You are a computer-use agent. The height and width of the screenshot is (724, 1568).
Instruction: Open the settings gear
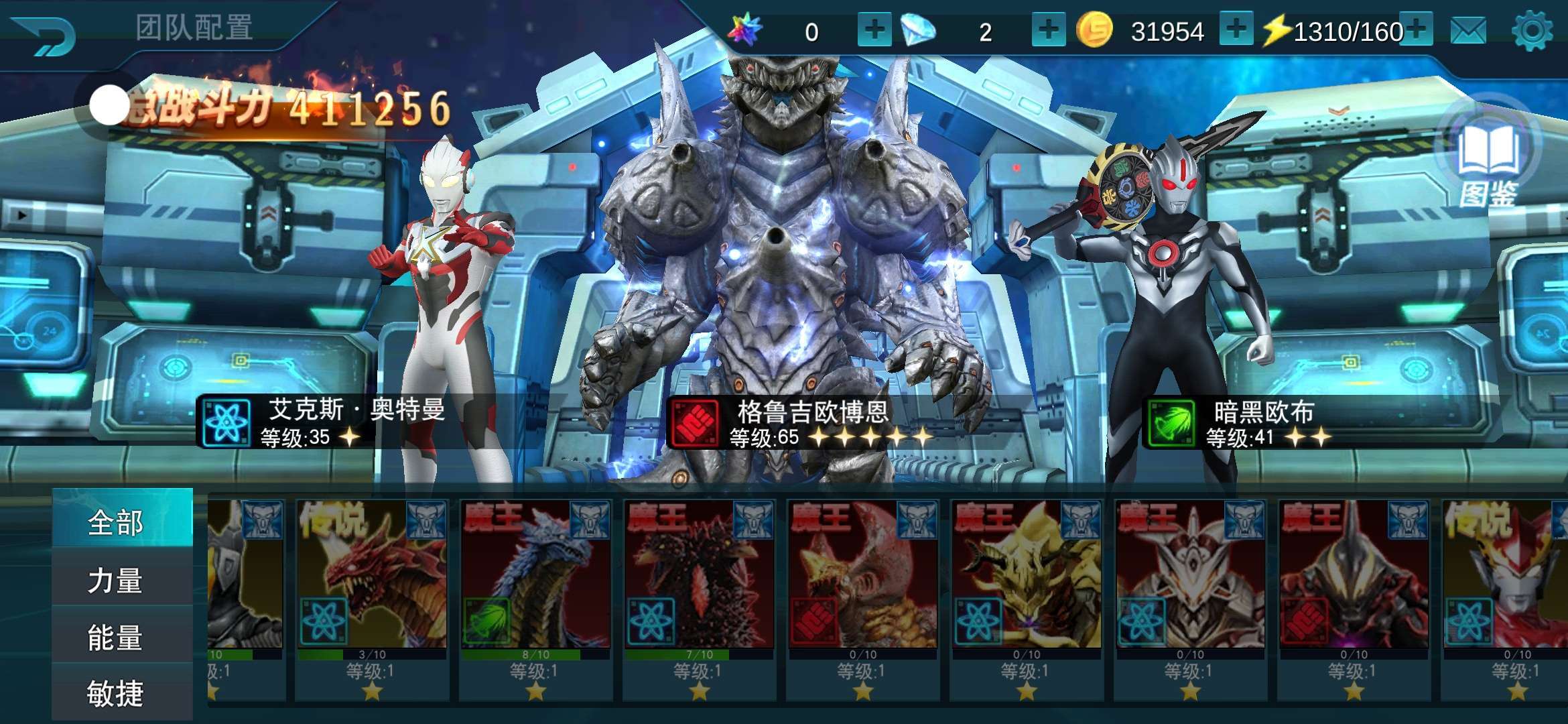(x=1532, y=31)
